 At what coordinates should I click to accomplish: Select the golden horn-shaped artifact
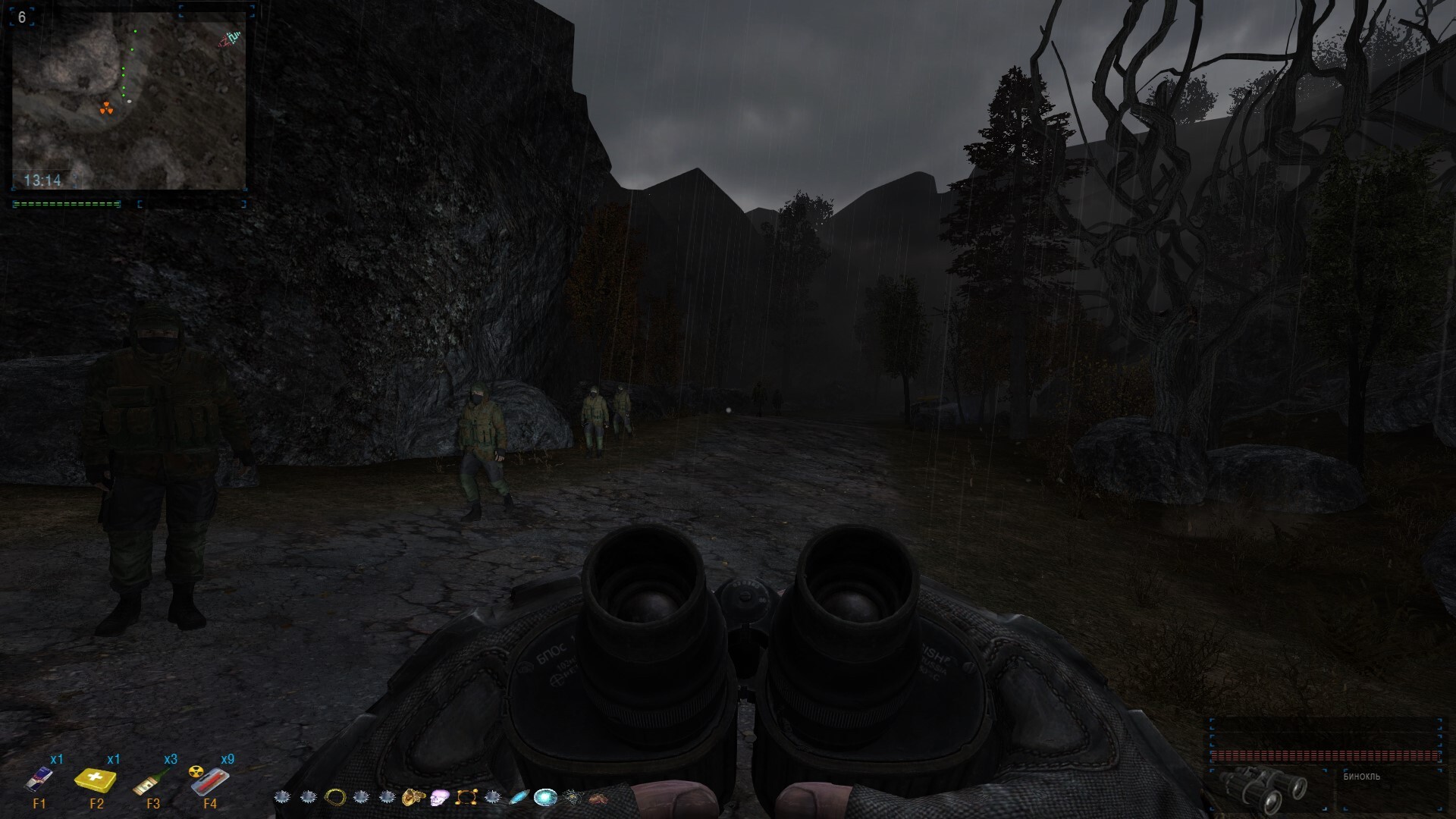pos(413,797)
